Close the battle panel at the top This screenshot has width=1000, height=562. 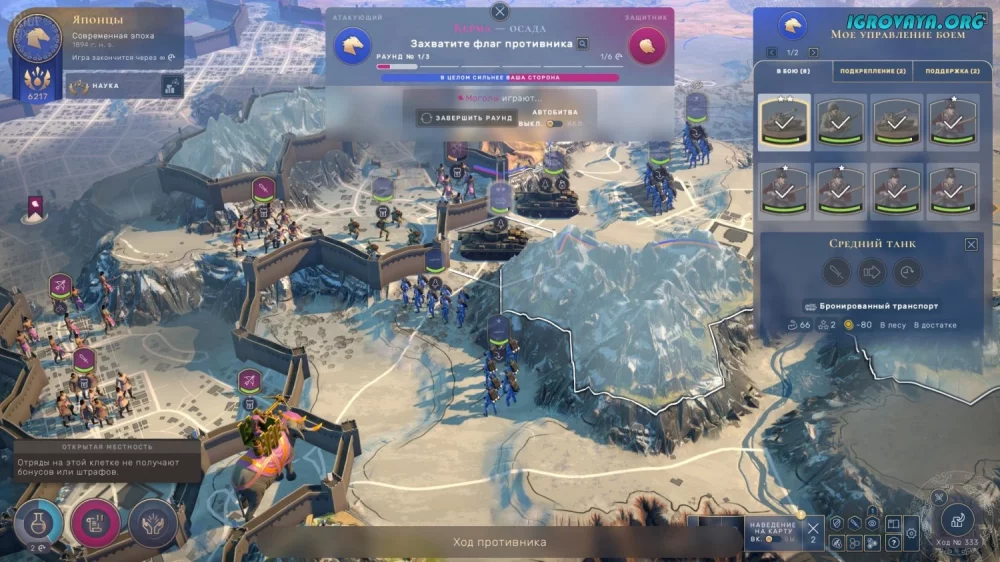500,12
